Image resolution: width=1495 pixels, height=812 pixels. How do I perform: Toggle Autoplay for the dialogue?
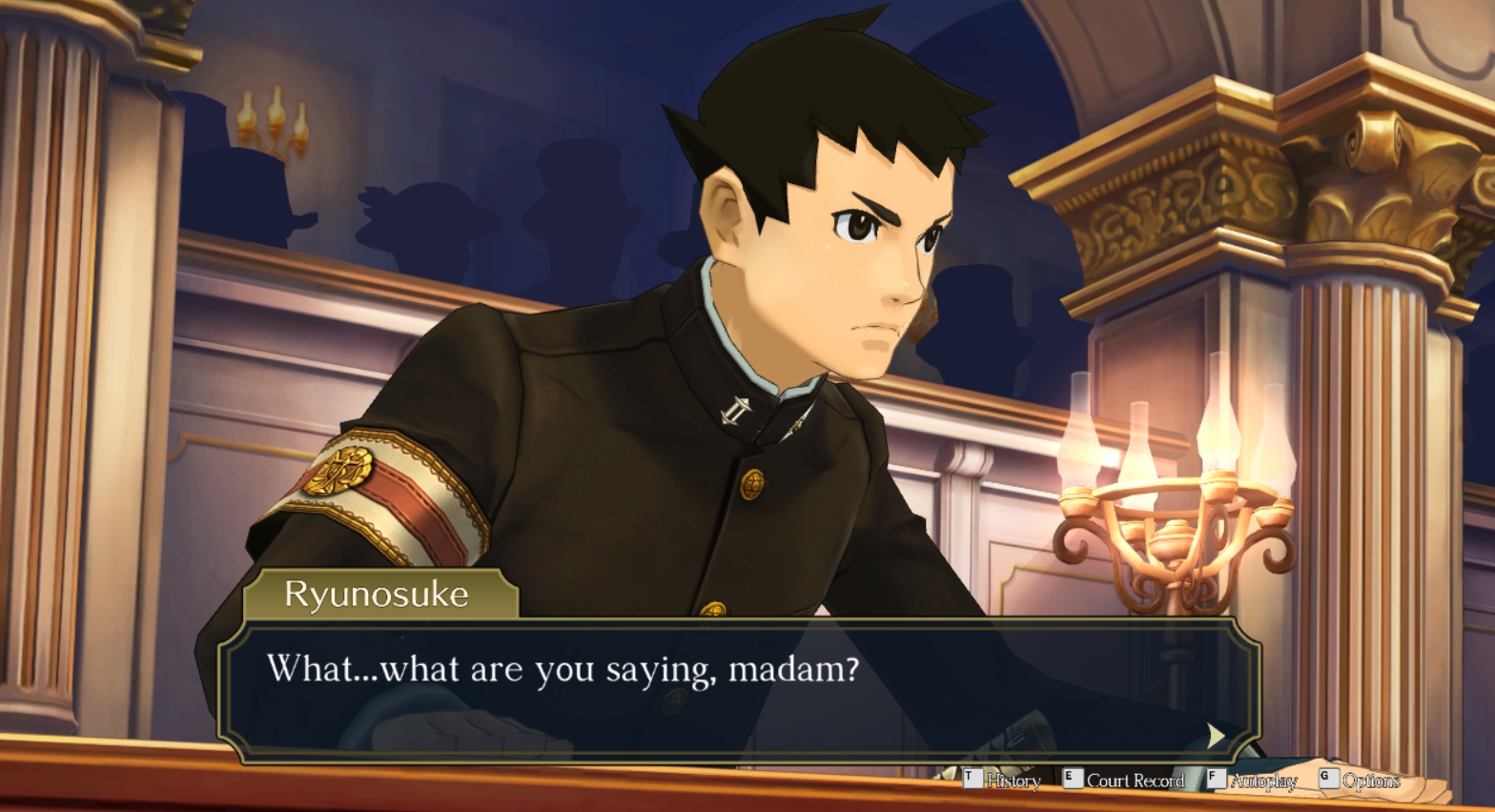[1253, 781]
